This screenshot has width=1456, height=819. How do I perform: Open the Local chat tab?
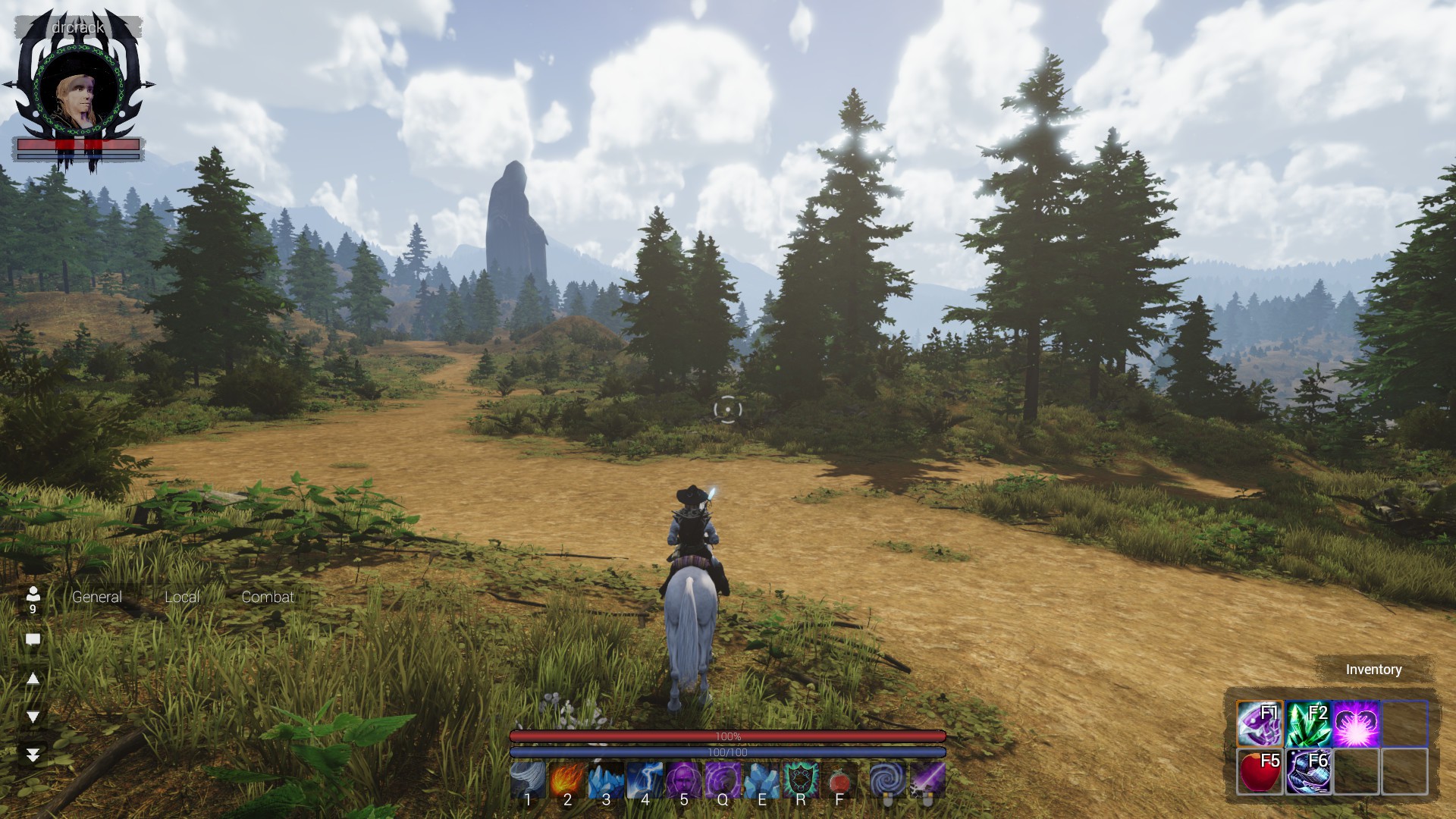coord(182,597)
